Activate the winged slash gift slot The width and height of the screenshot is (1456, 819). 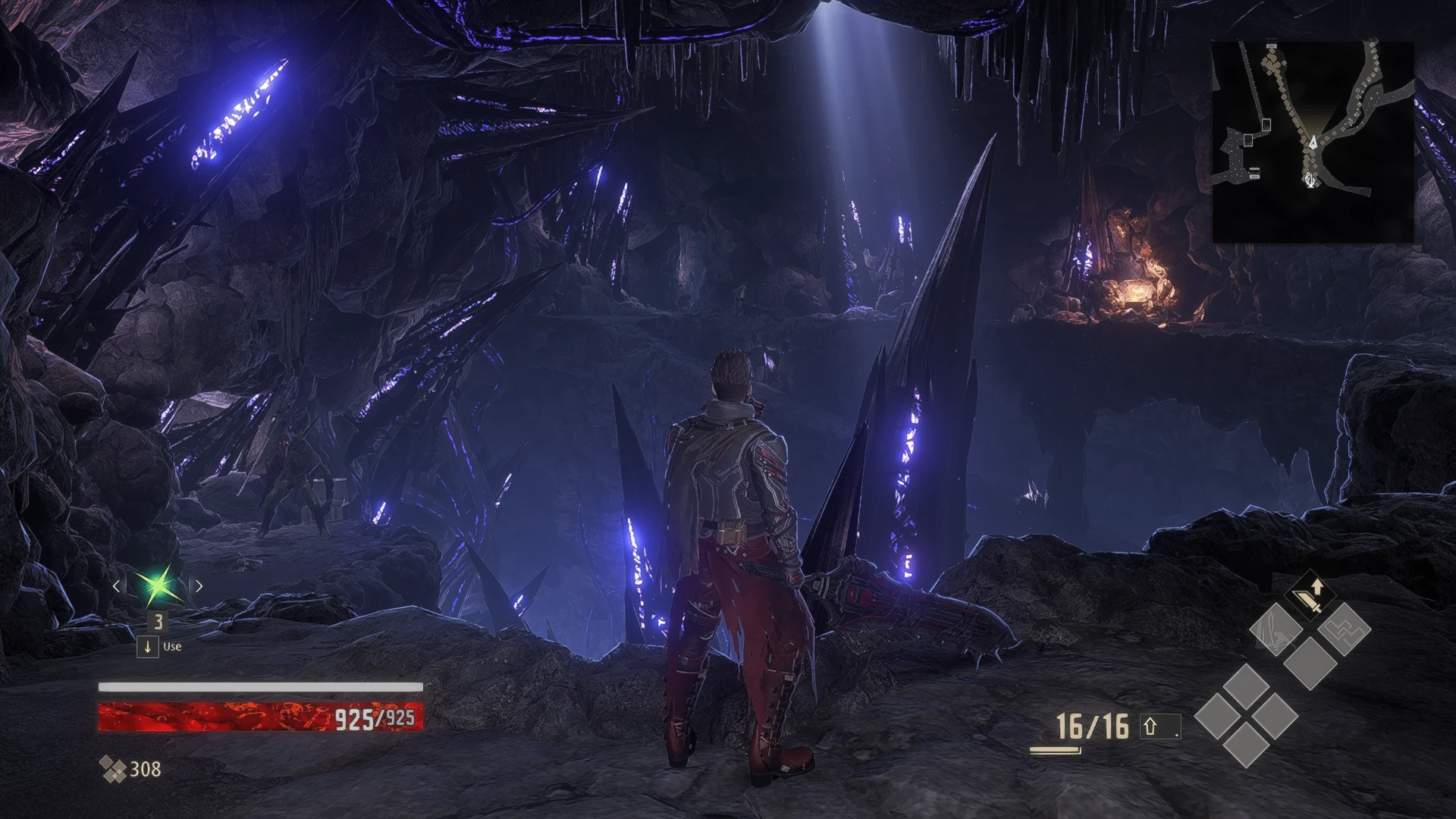coord(1276,629)
